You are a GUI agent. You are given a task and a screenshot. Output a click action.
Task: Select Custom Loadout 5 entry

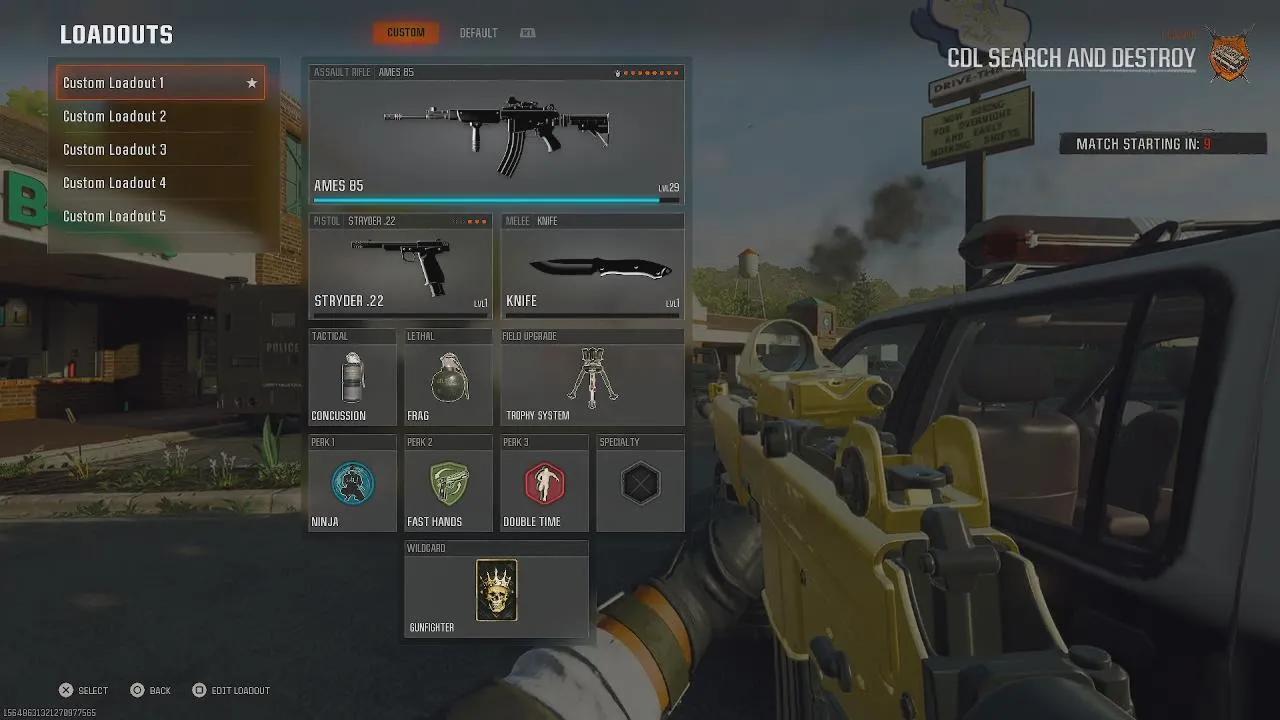pyautogui.click(x=160, y=216)
